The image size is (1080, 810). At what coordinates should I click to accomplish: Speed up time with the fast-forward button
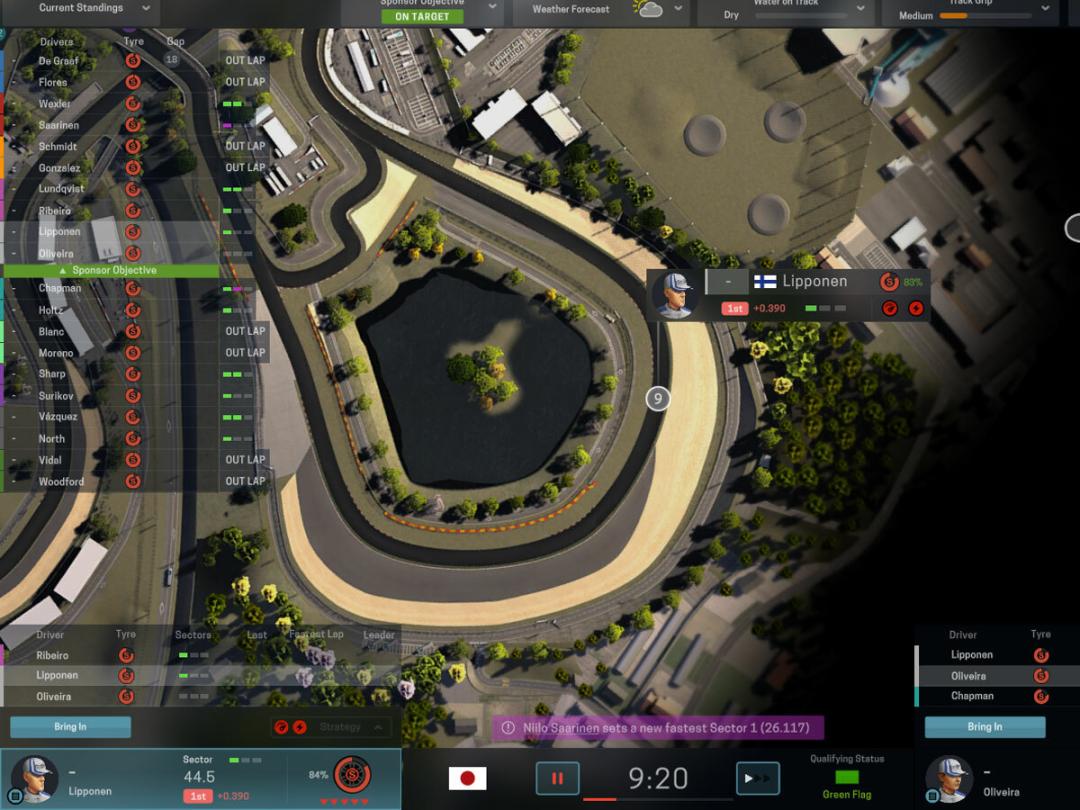[x=757, y=778]
